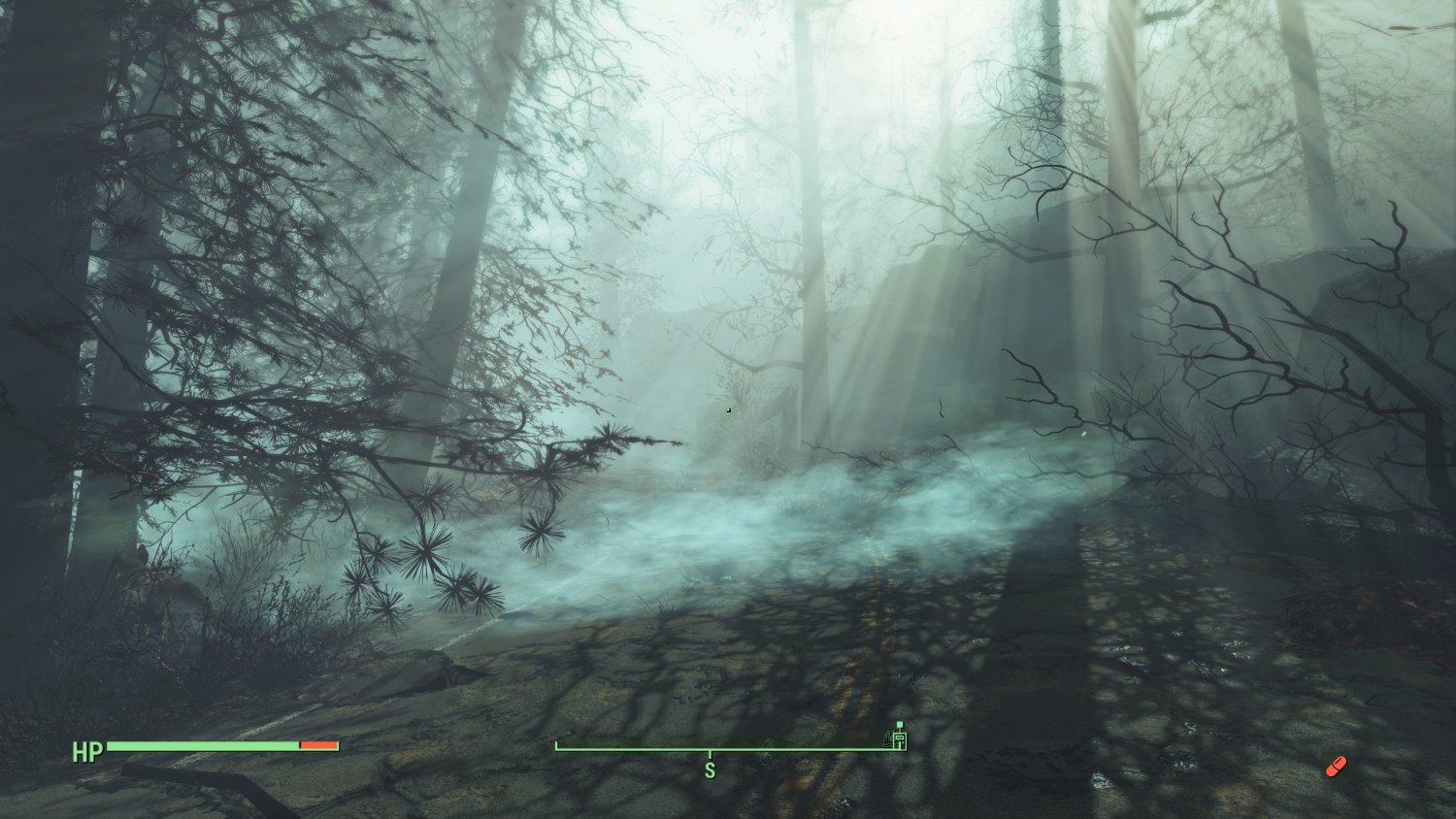Click the right end of compass bar
The width and height of the screenshot is (1456, 819).
point(907,748)
